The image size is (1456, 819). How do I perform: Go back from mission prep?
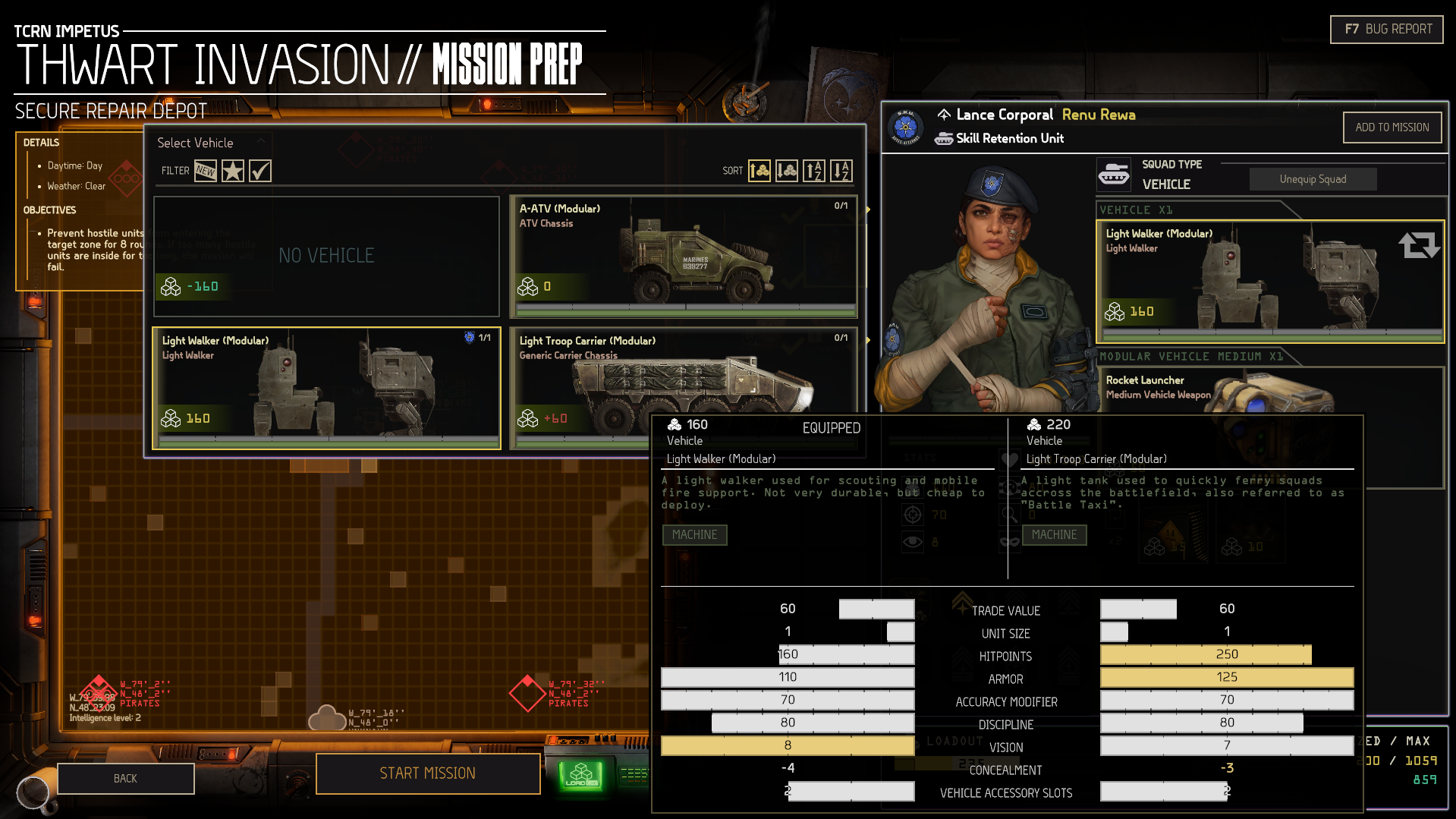click(125, 779)
